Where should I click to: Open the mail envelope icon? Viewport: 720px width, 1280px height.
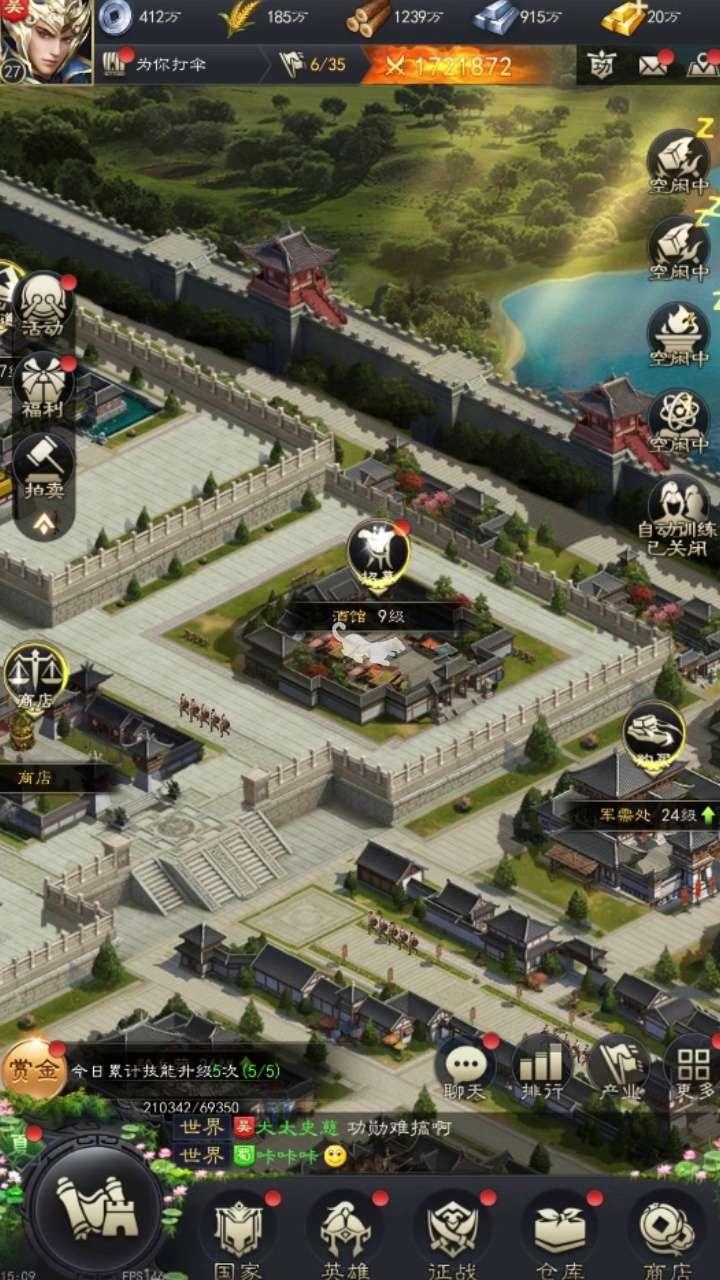coord(653,66)
